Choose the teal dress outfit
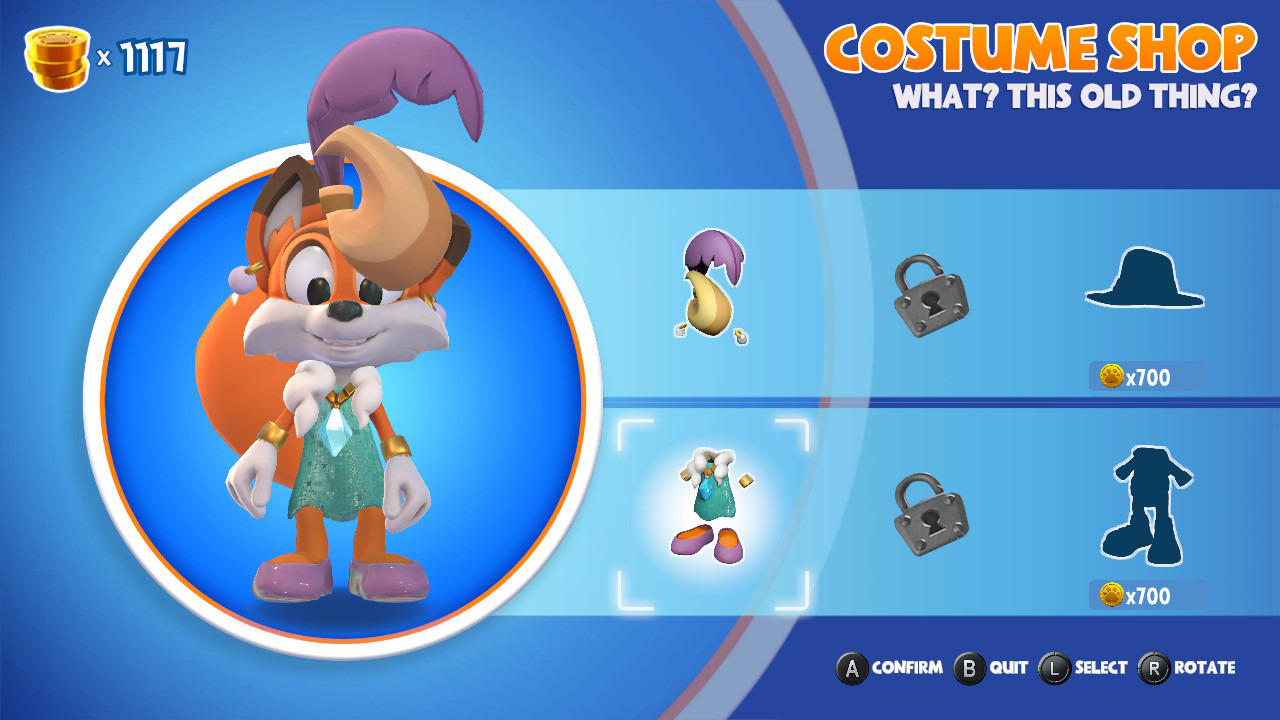 pos(712,507)
